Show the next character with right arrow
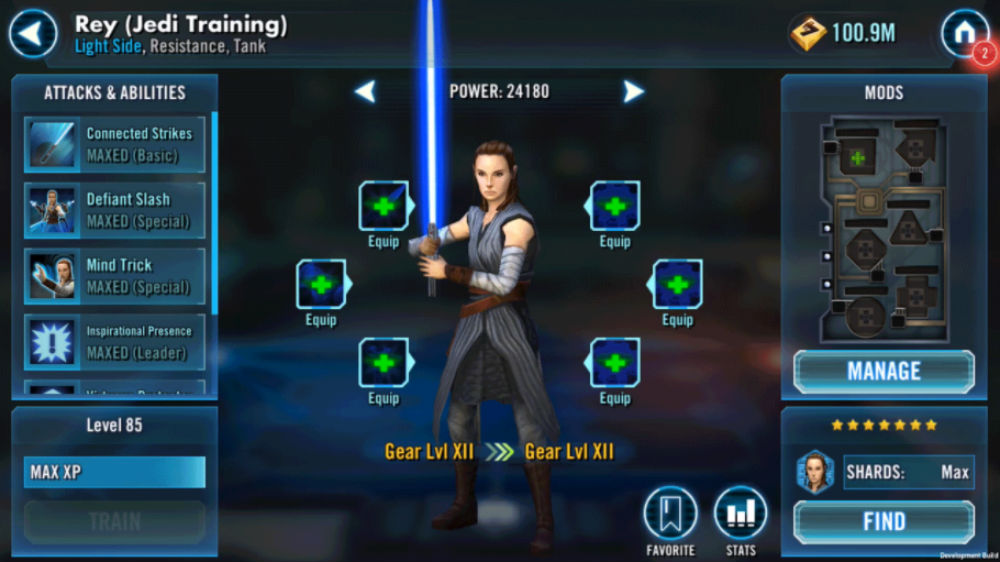Viewport: 1000px width, 562px height. tap(633, 92)
